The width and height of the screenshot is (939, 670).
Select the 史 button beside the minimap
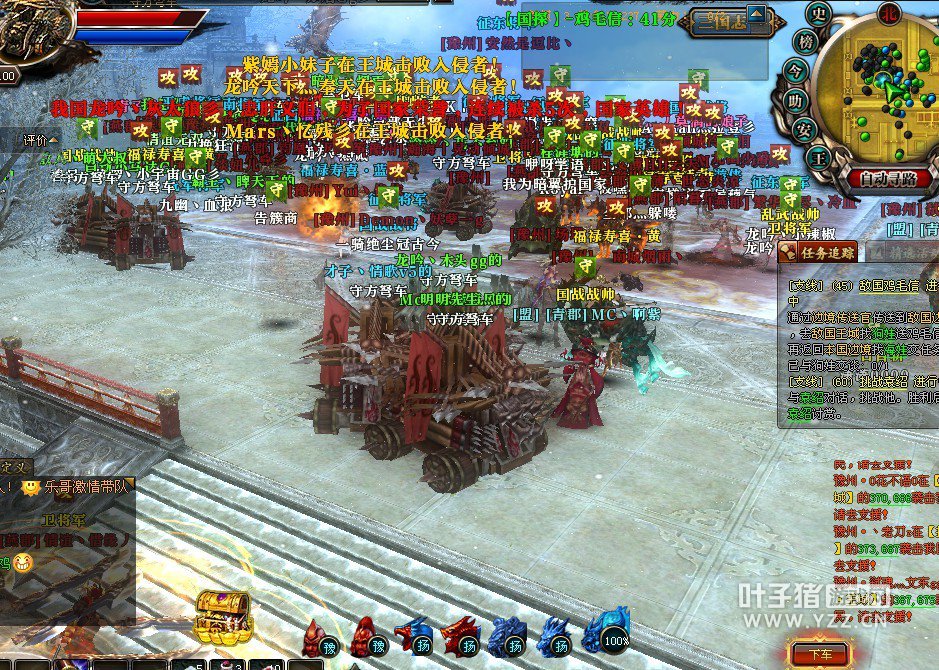tap(820, 14)
